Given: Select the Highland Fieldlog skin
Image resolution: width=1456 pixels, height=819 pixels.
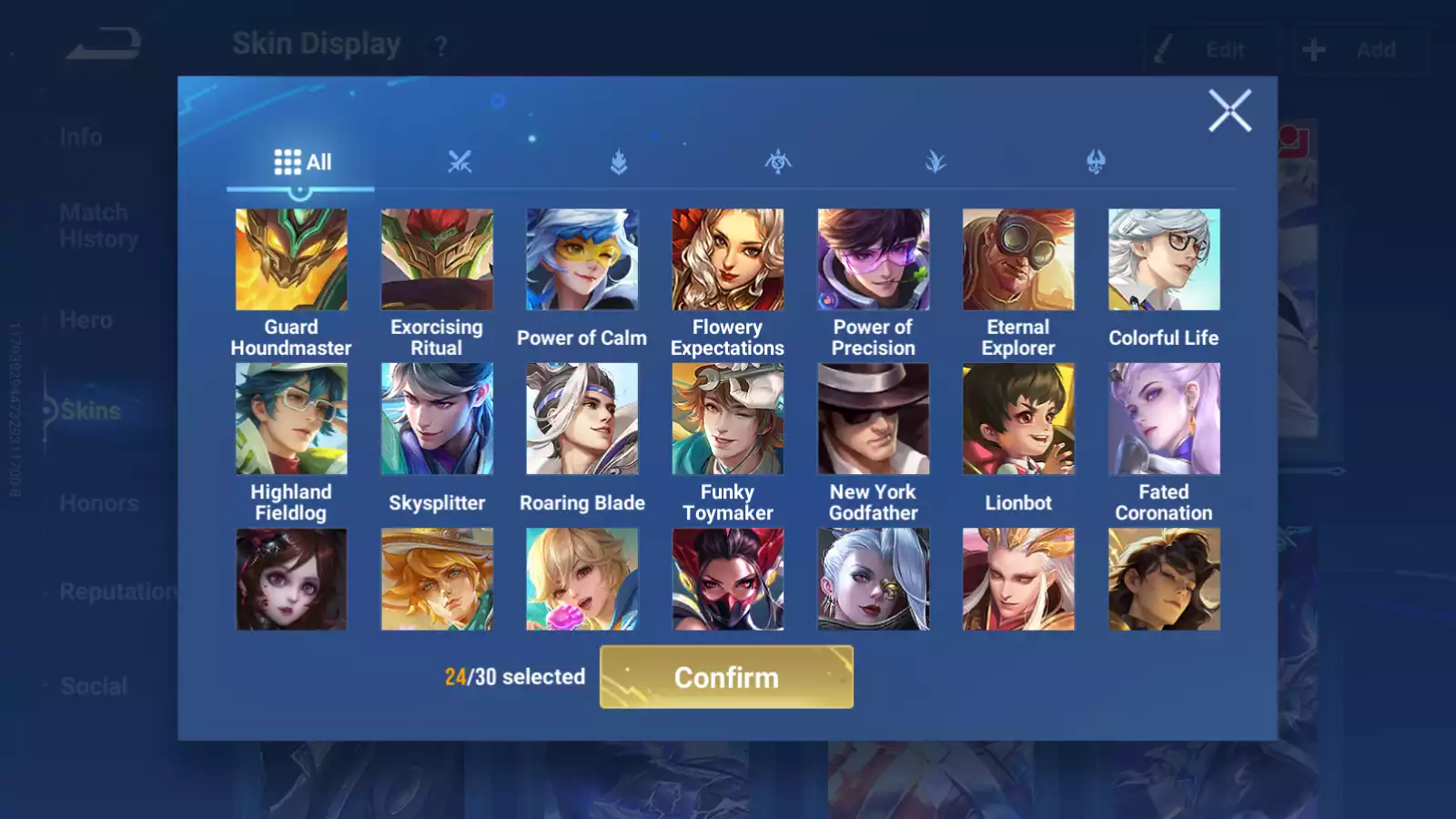Looking at the screenshot, I should (291, 419).
